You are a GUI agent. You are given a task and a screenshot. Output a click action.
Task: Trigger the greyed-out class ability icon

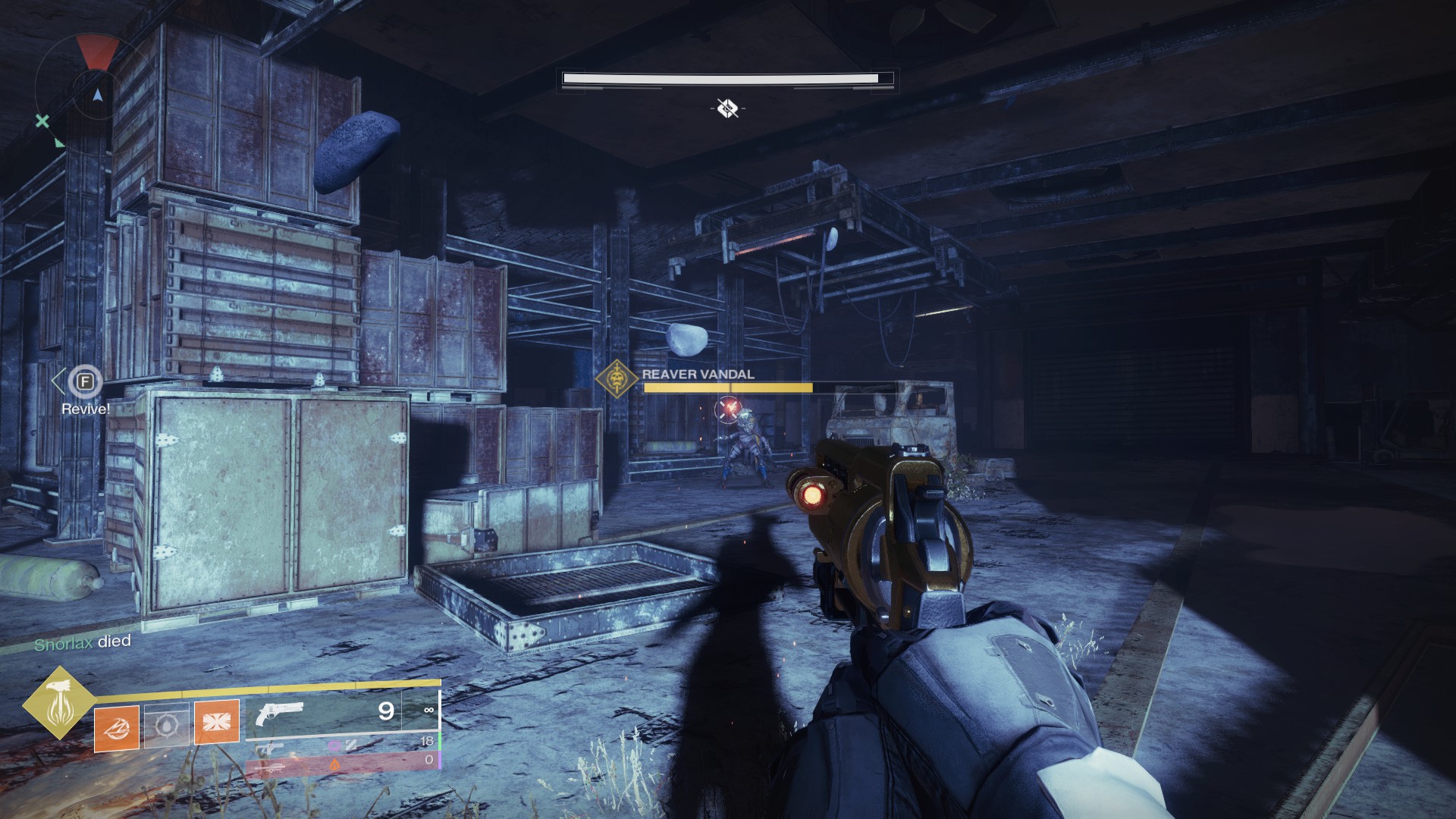tap(166, 725)
